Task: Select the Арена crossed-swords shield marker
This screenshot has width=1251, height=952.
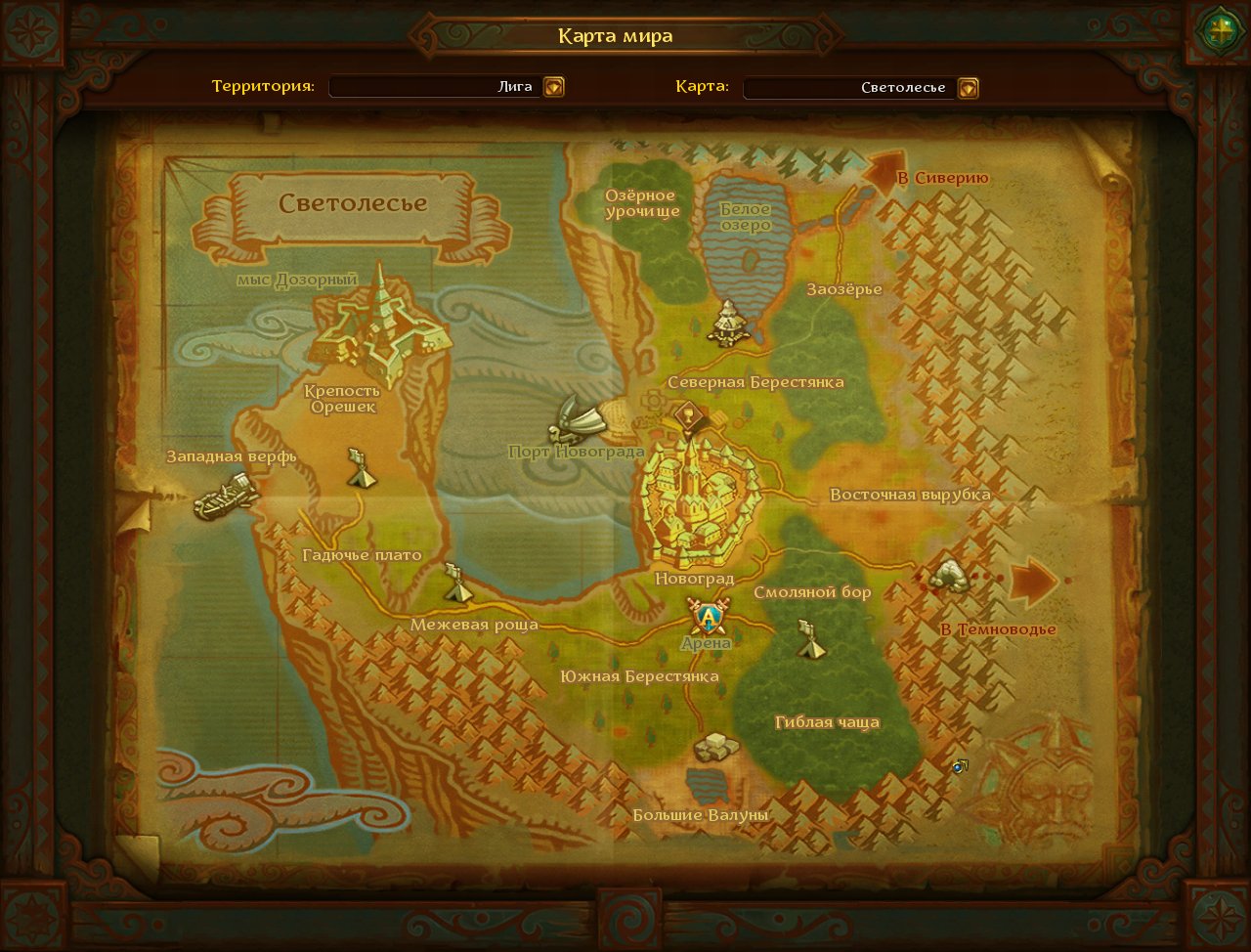Action: click(x=709, y=617)
